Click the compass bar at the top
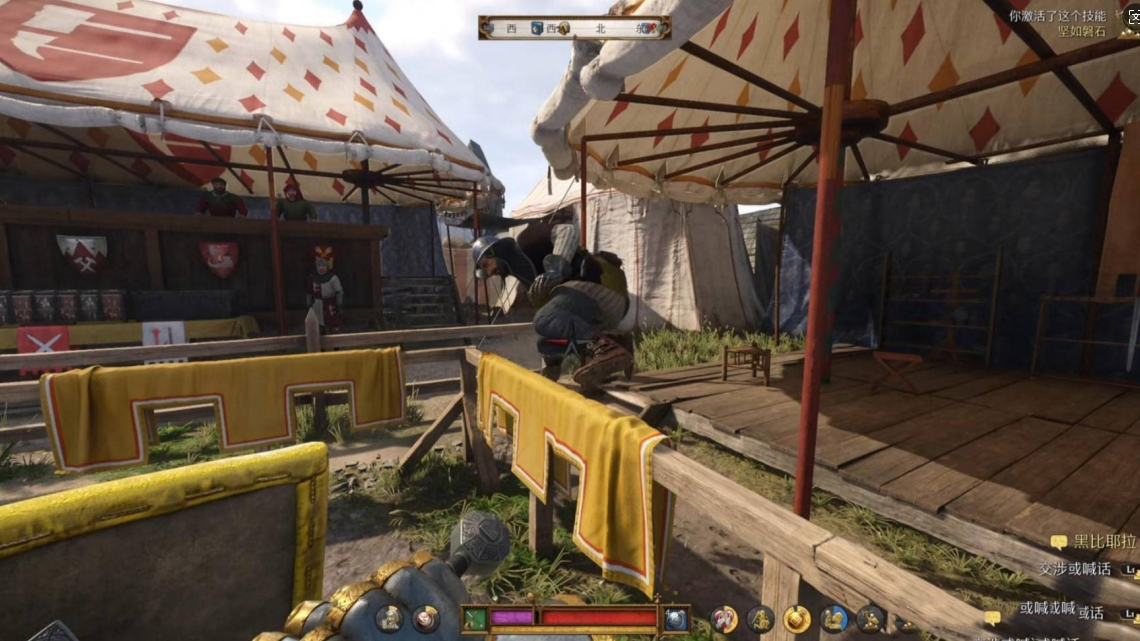1140x641 pixels. (x=574, y=28)
